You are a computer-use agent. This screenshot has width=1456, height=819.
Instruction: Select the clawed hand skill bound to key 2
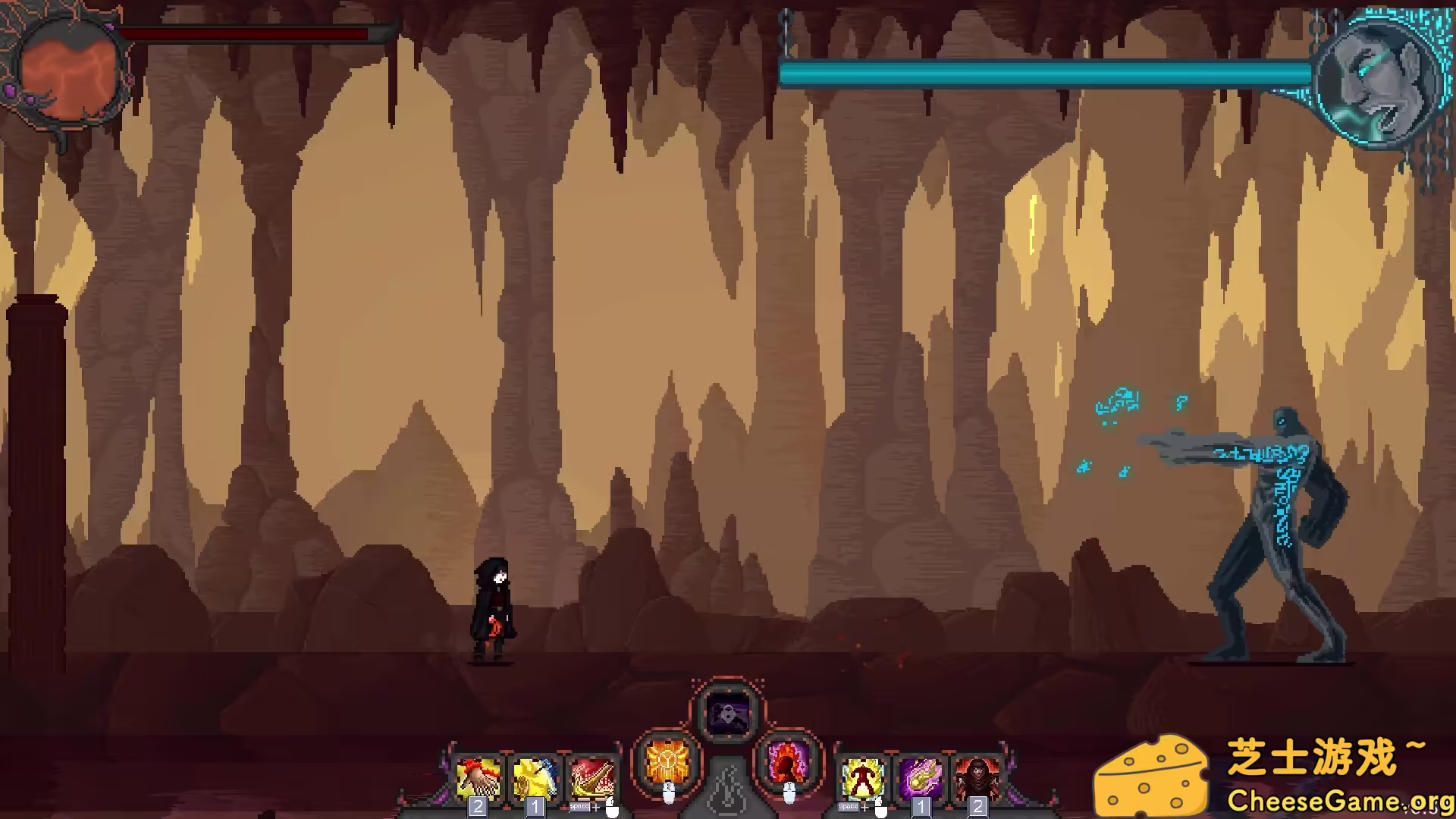(478, 778)
